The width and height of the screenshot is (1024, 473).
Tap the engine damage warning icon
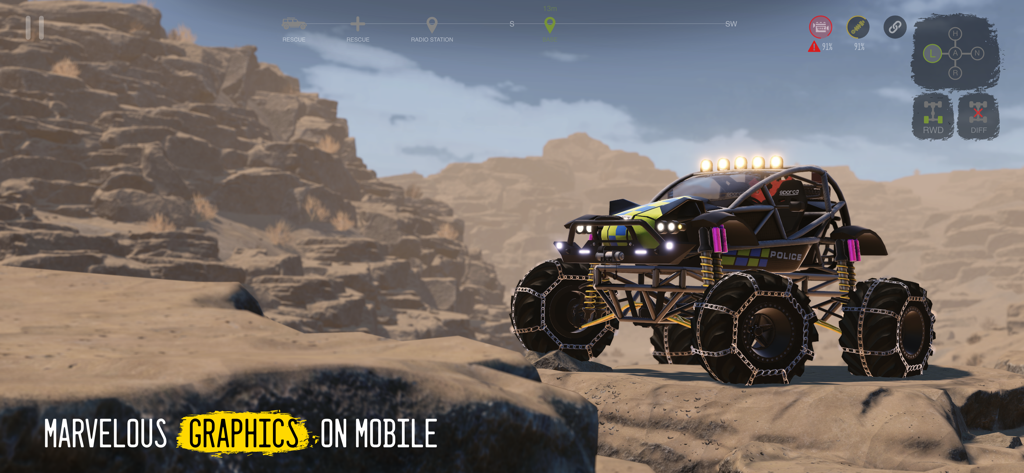(820, 27)
